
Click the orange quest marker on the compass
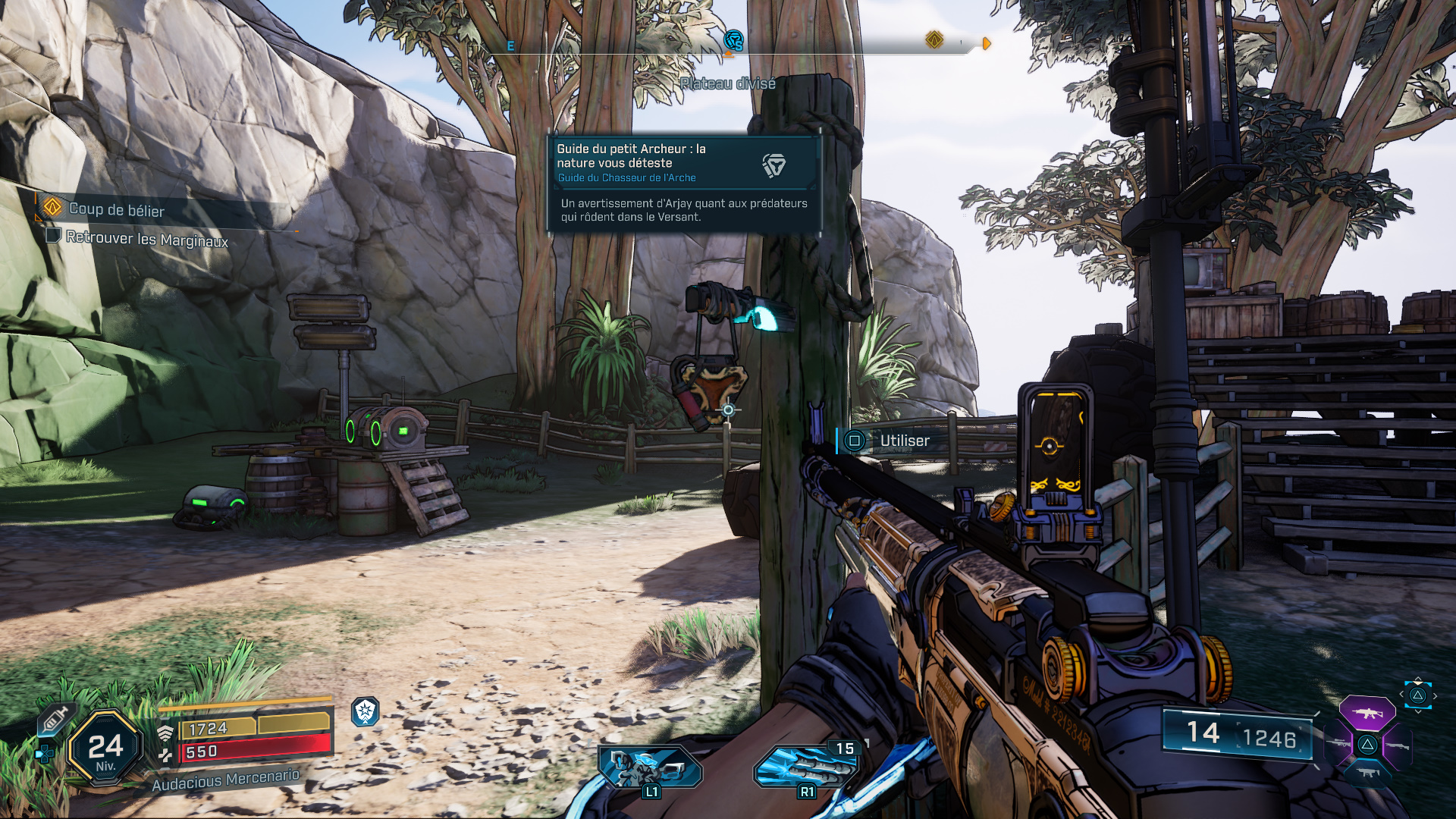(x=934, y=39)
